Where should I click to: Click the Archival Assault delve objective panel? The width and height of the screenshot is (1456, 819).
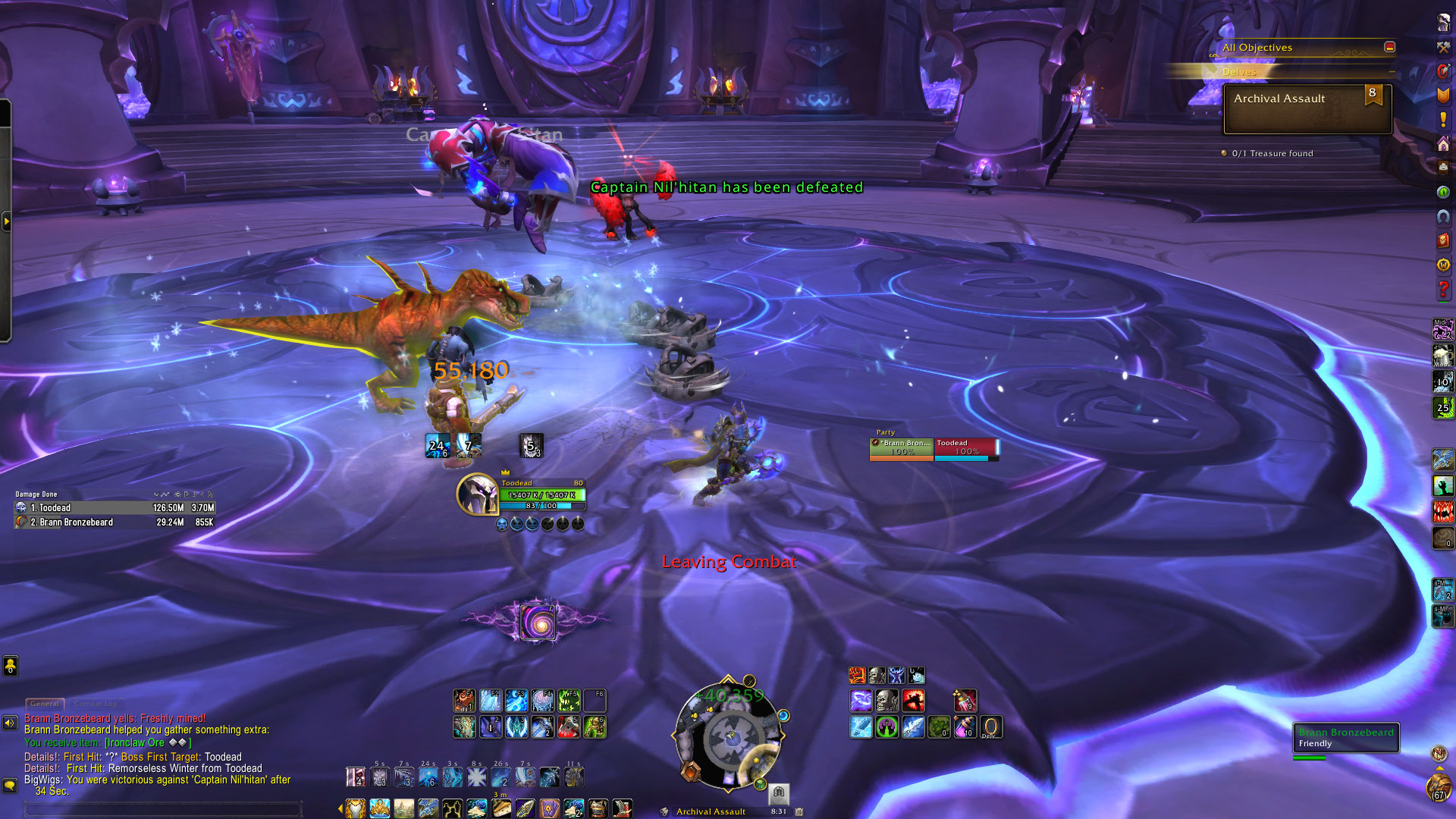(1307, 108)
